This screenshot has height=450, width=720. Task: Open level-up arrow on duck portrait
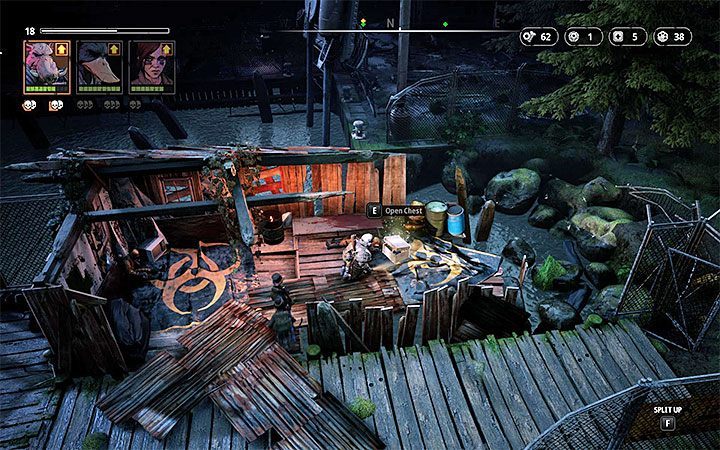(115, 48)
